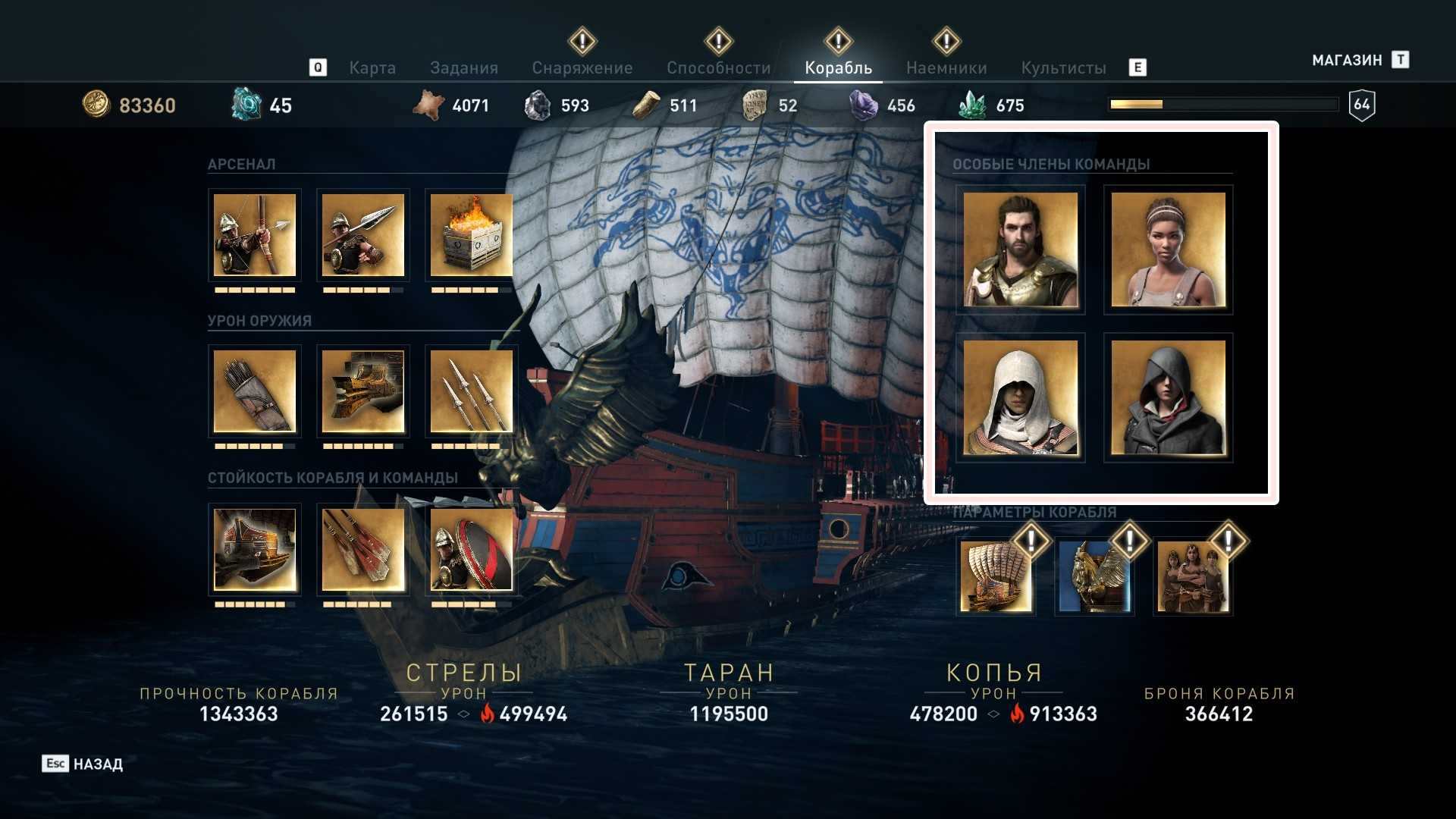This screenshot has width=1456, height=819.
Task: Open the Культисты tab
Action: [1063, 68]
